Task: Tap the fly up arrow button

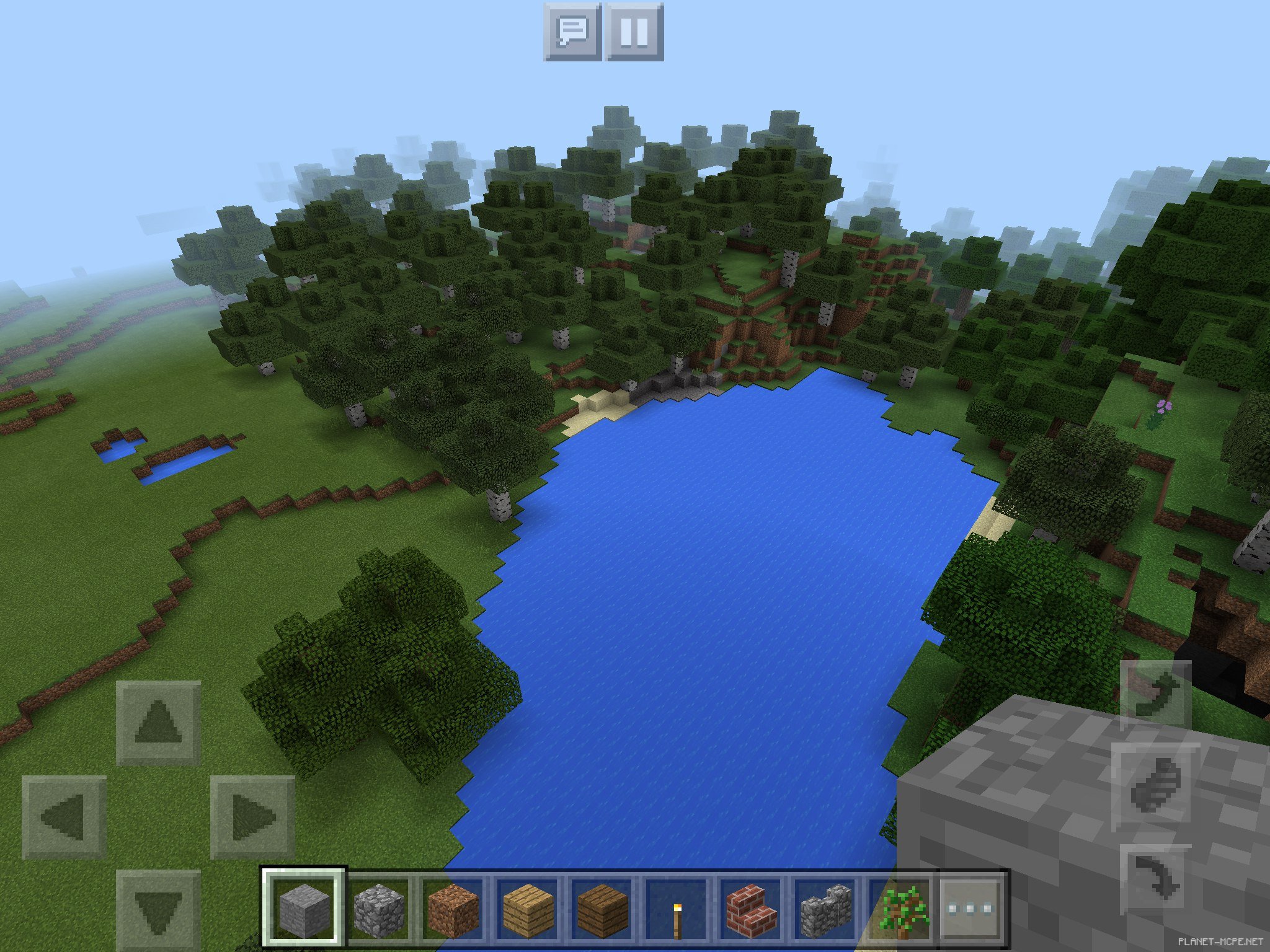Action: click(1155, 695)
